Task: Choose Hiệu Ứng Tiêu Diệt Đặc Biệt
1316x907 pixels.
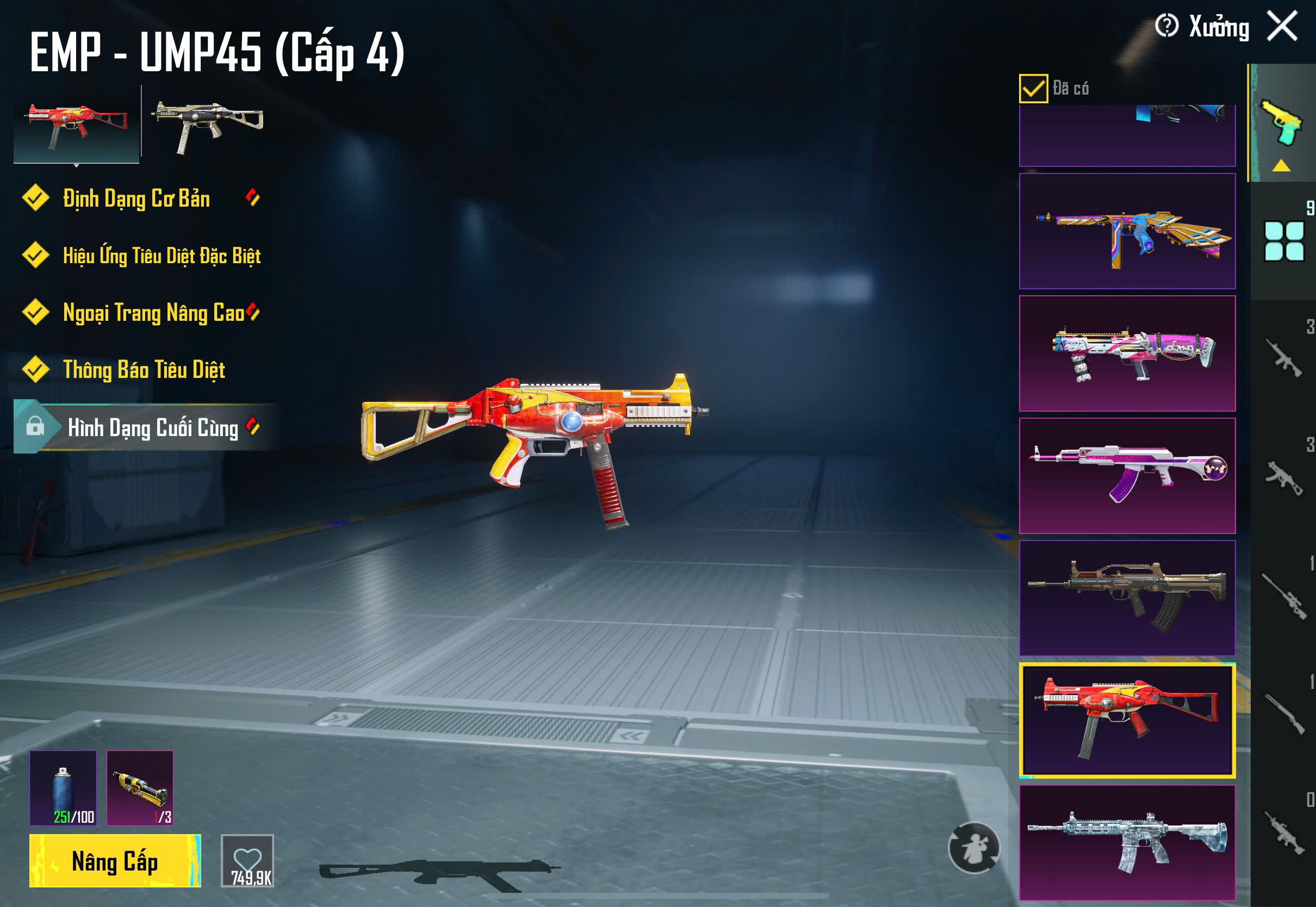Action: (x=162, y=256)
